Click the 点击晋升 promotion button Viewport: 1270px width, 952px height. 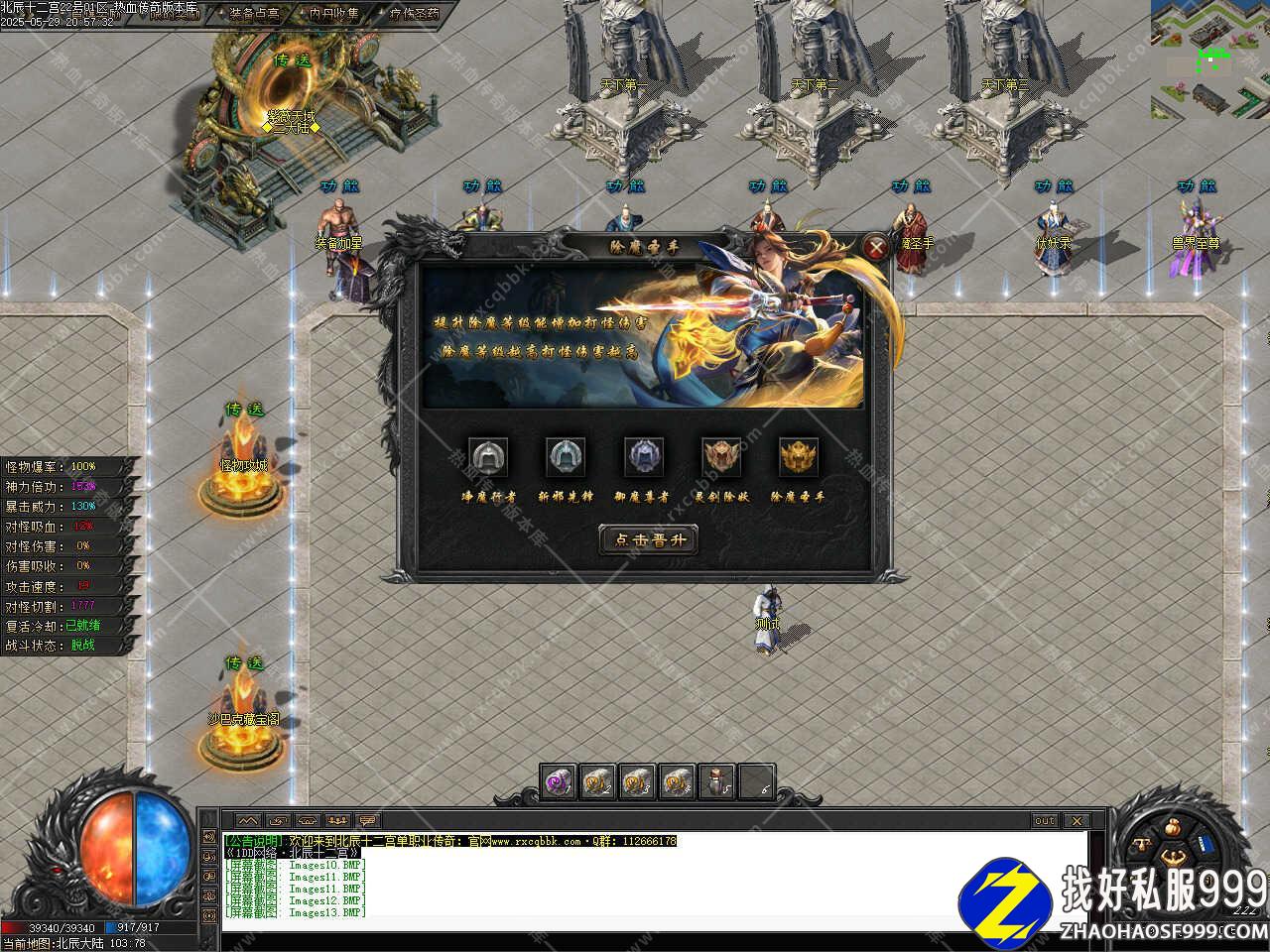[649, 539]
